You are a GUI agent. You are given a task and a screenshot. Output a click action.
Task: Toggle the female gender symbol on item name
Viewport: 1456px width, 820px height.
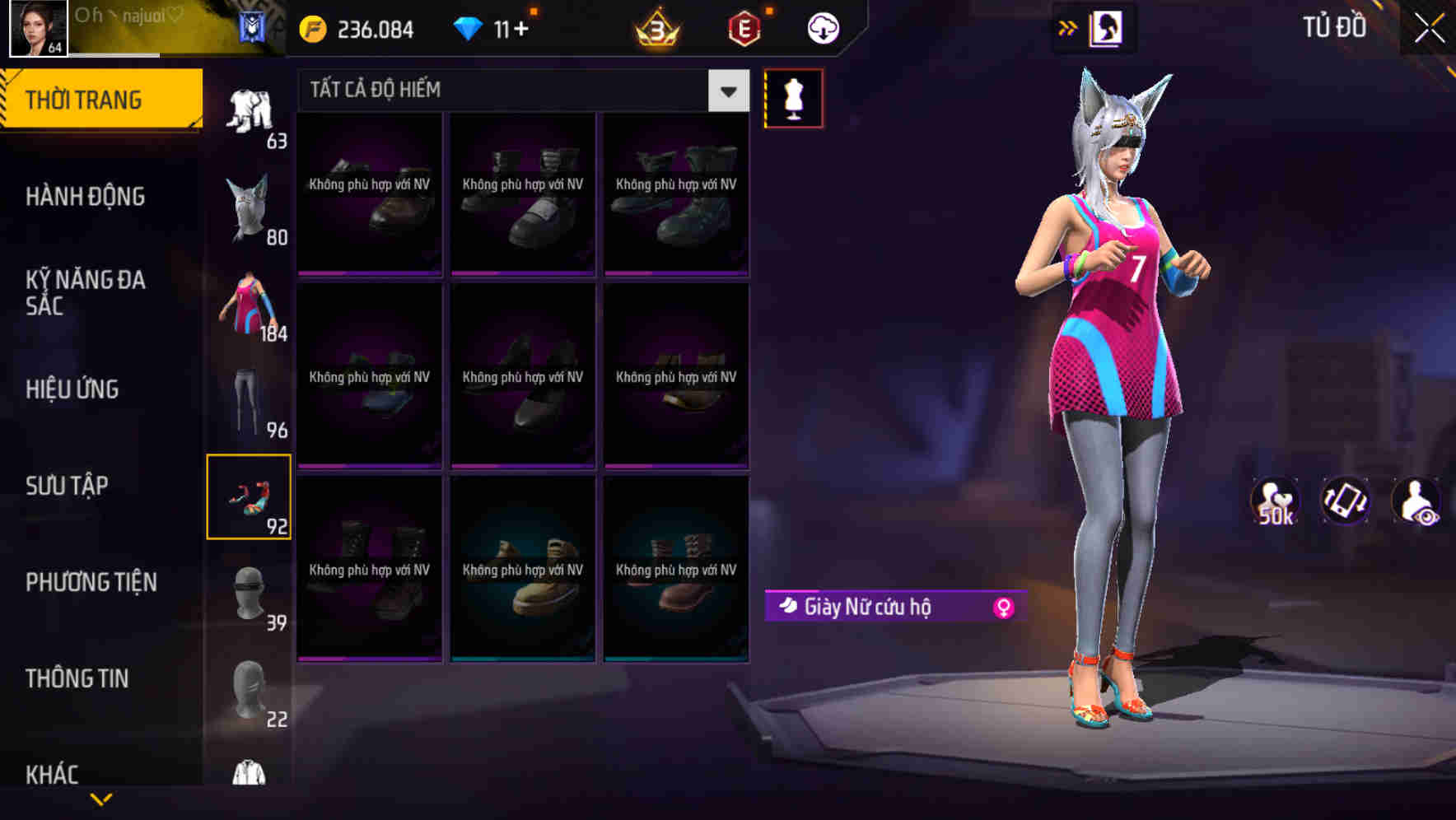tap(1003, 606)
